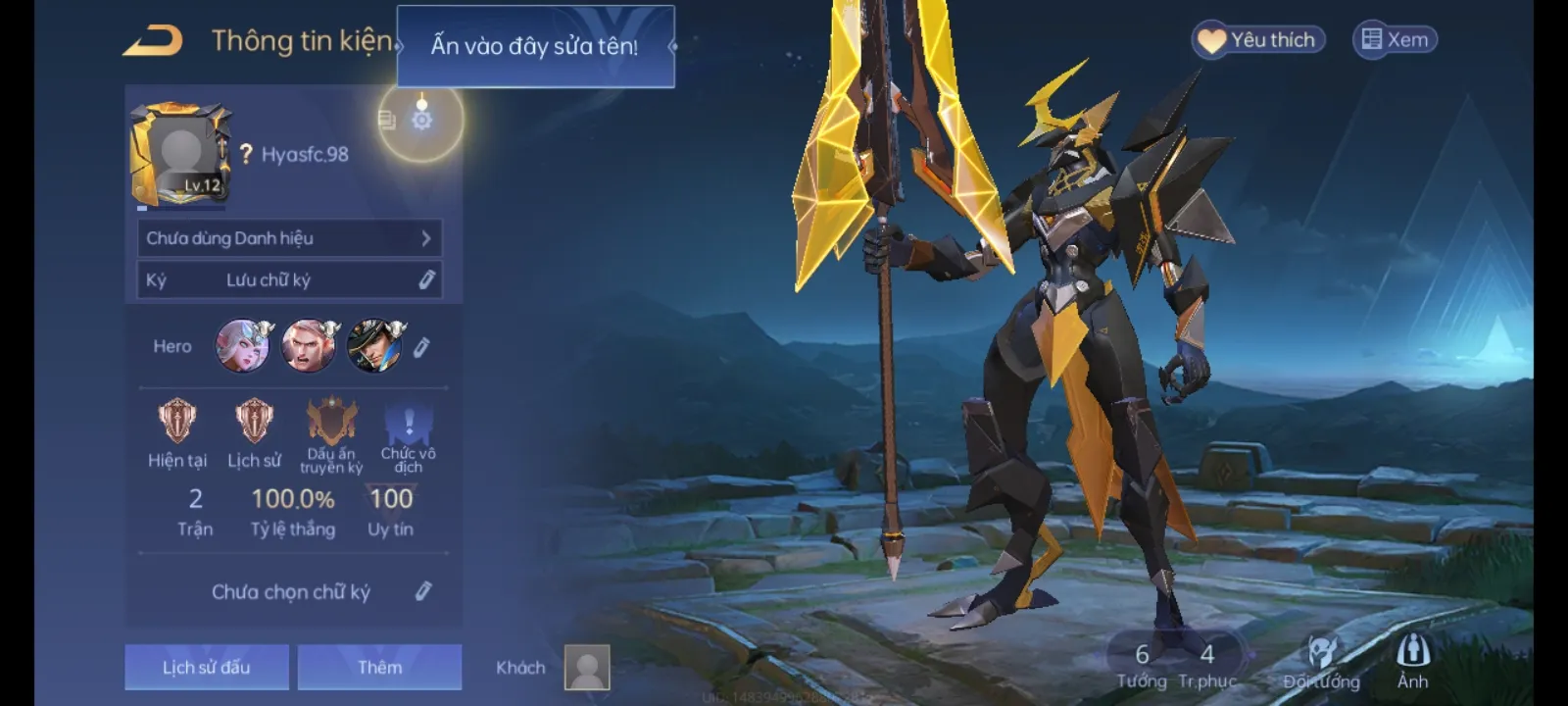Pick the third favorite hero portrait
The height and width of the screenshot is (706, 1568).
tap(374, 346)
